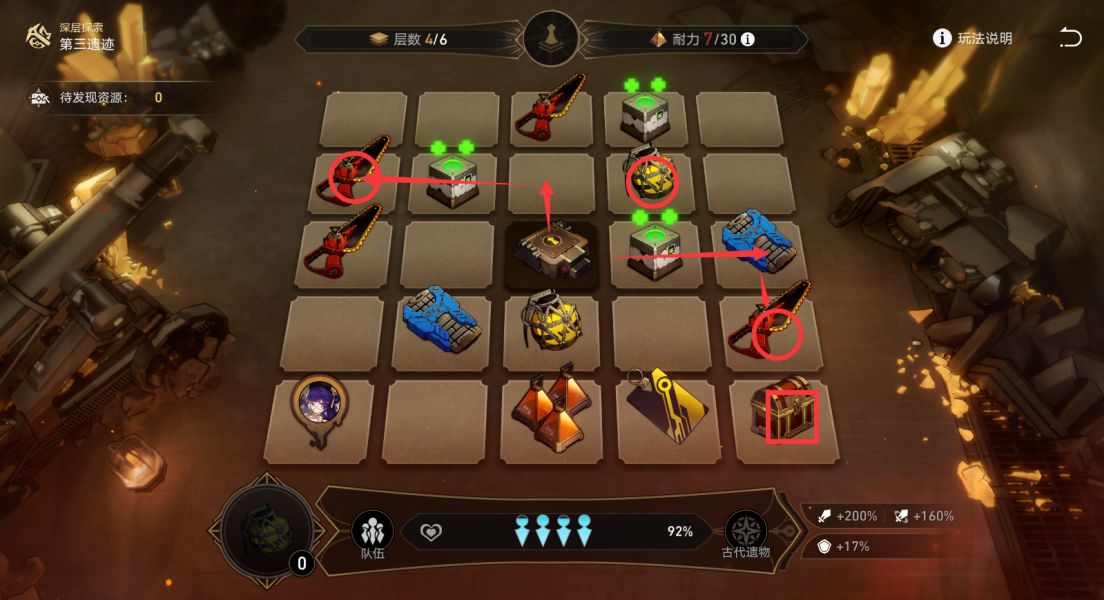Open the 玩法说明 gameplay instructions
The image size is (1104, 600).
click(x=972, y=38)
